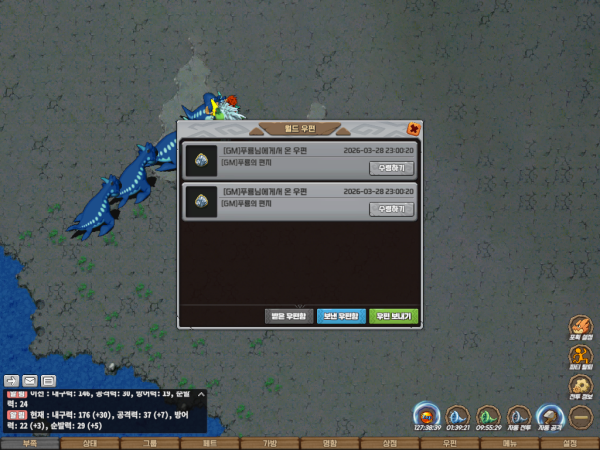Open the tribe (부족) tab
This screenshot has height=450, width=600.
coord(29,443)
